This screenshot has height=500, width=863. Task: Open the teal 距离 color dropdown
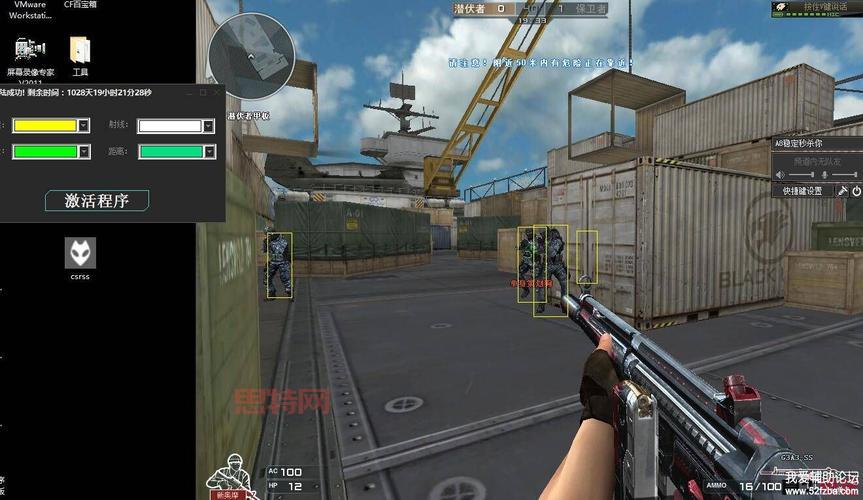(208, 152)
